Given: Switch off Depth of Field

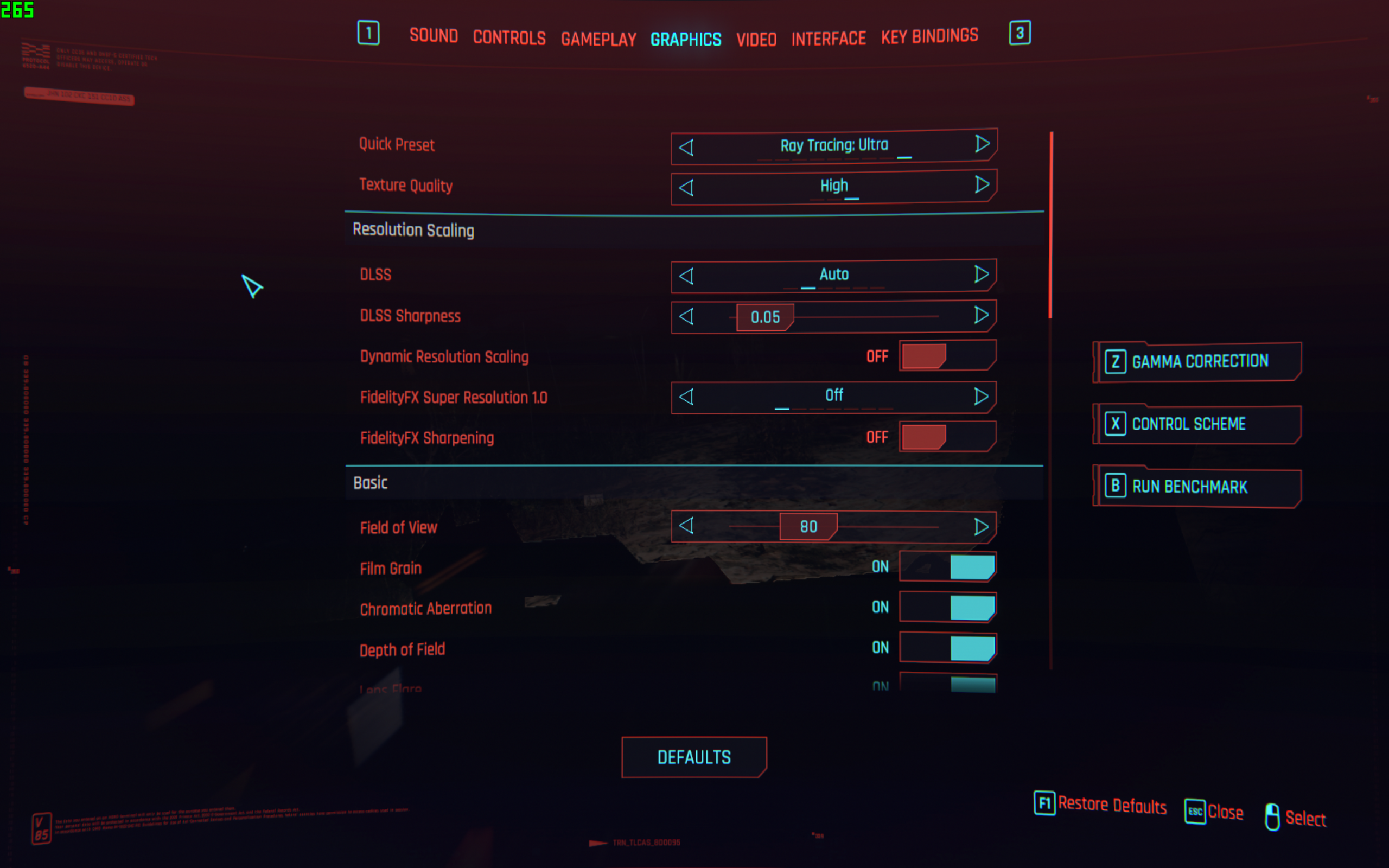Looking at the screenshot, I should tap(947, 648).
